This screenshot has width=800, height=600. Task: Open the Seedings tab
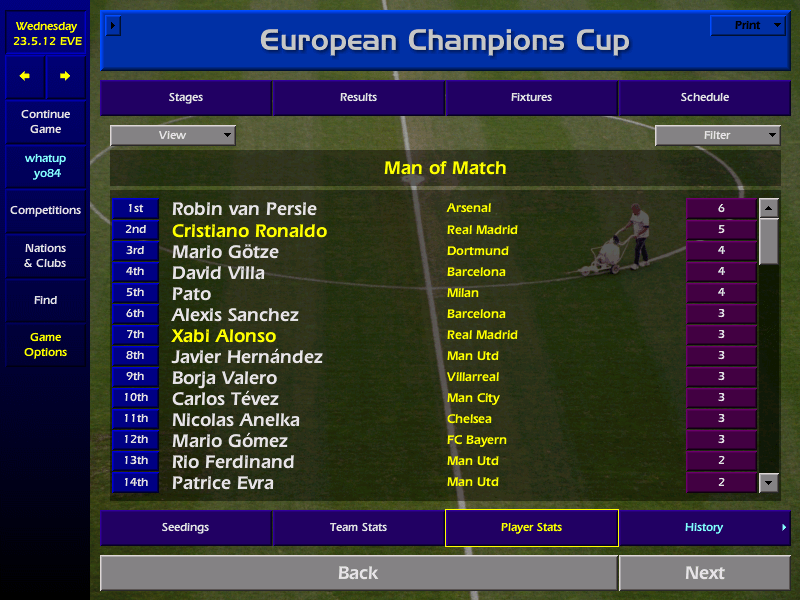(x=186, y=528)
